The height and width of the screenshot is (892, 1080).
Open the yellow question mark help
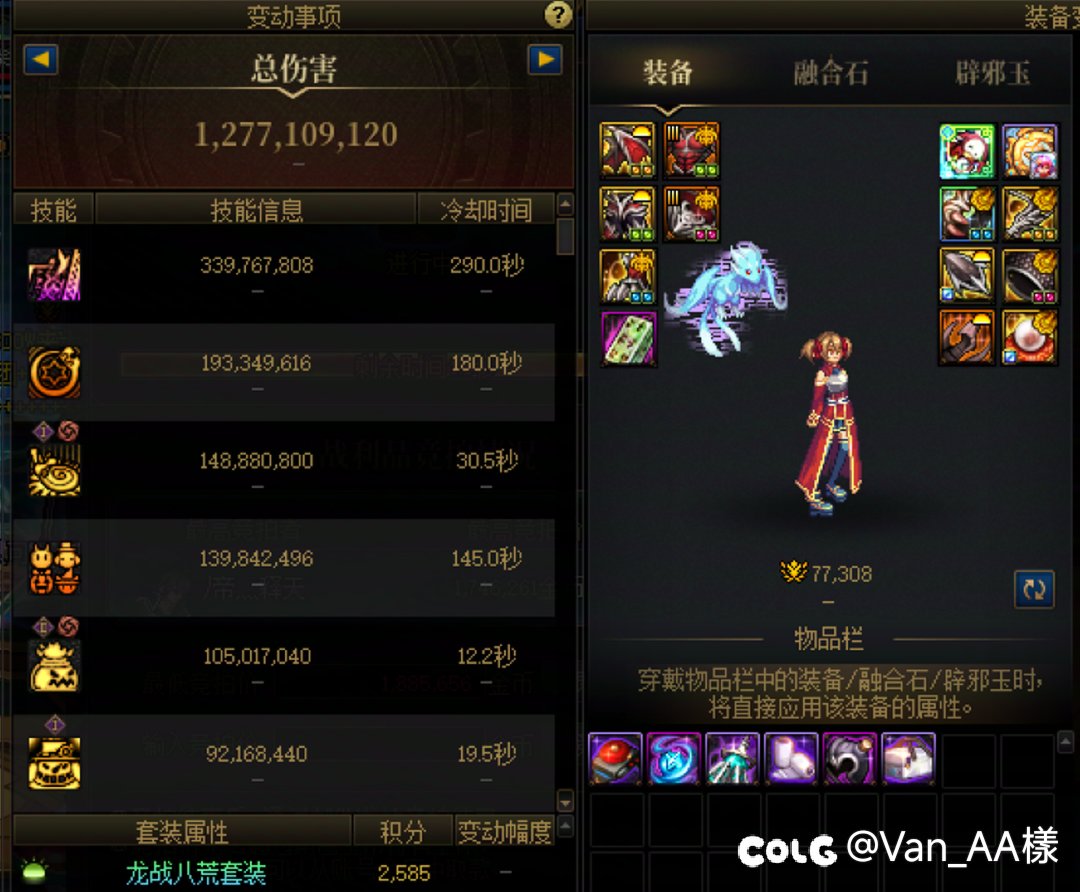tap(558, 15)
